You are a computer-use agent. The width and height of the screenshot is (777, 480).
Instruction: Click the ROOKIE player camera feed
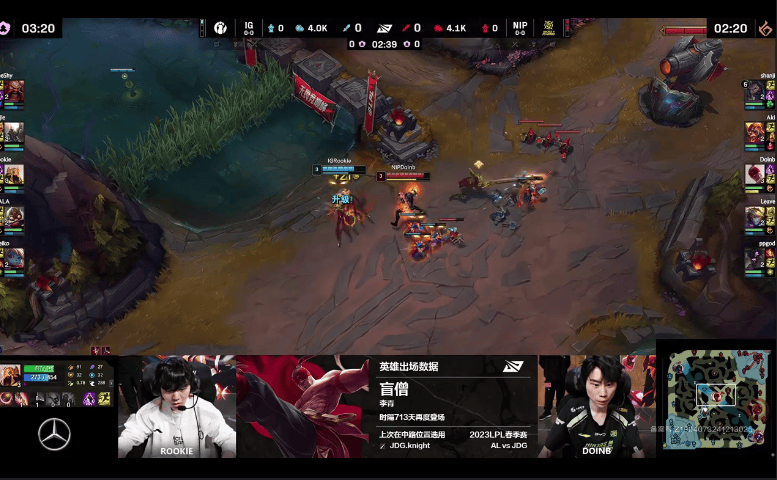[x=177, y=405]
